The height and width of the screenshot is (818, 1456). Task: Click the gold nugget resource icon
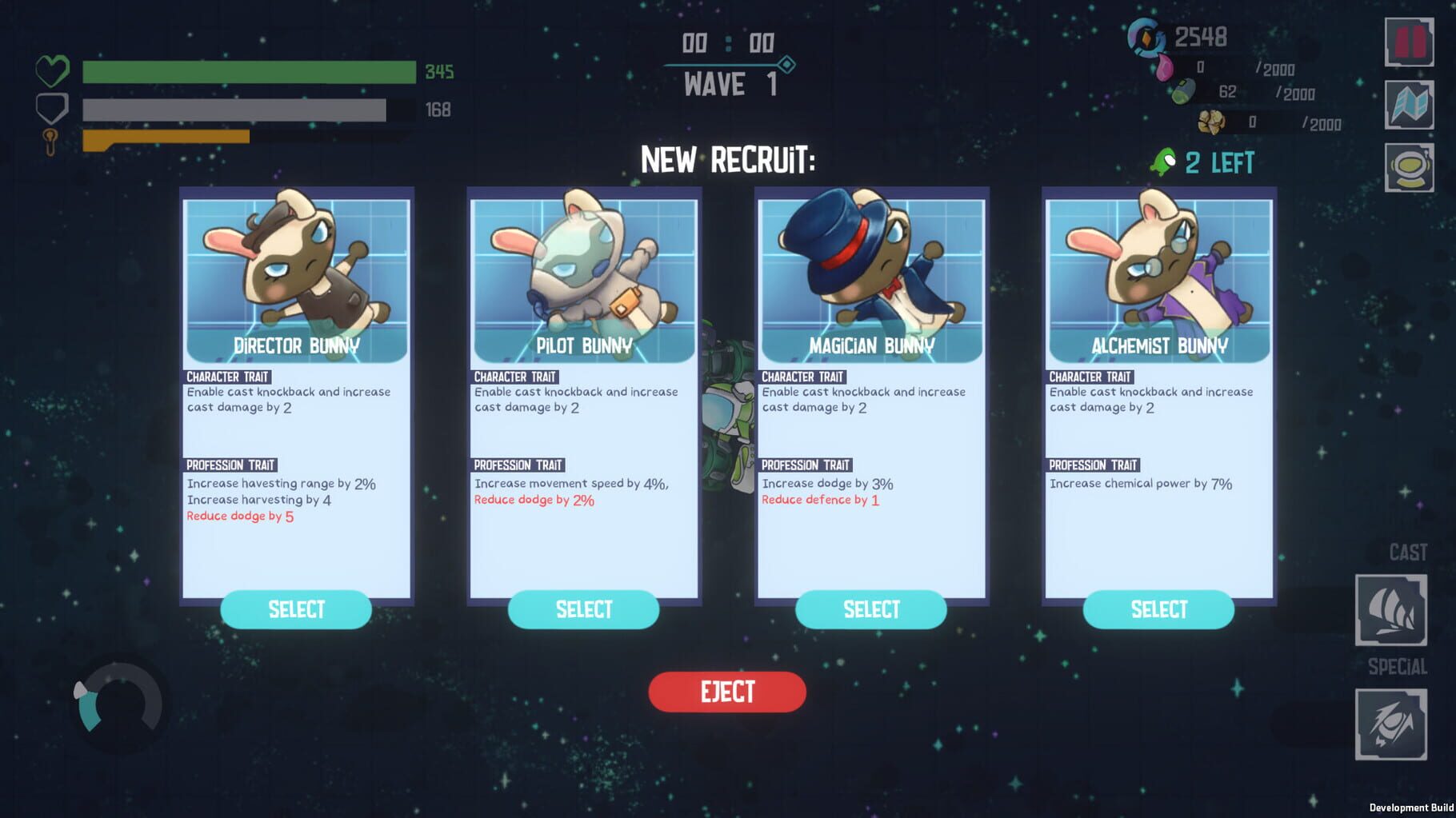click(x=1213, y=122)
